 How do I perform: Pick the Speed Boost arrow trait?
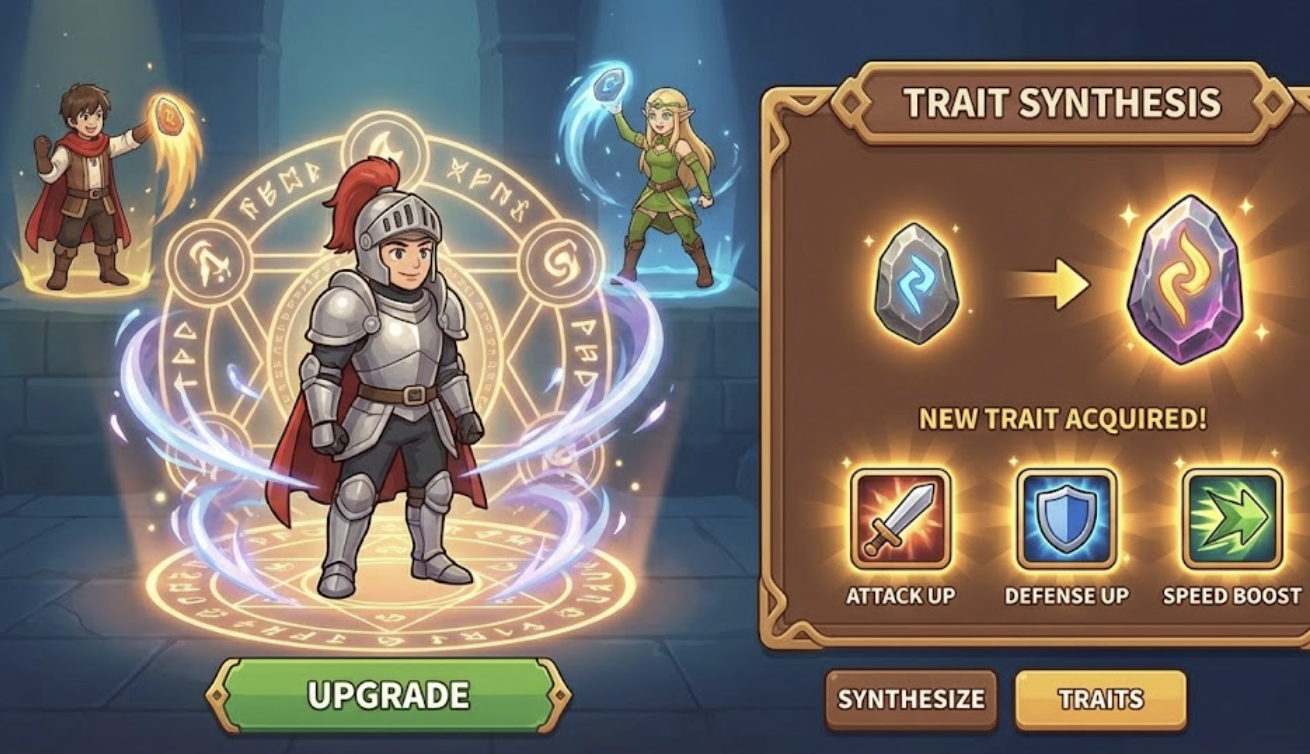click(1231, 519)
